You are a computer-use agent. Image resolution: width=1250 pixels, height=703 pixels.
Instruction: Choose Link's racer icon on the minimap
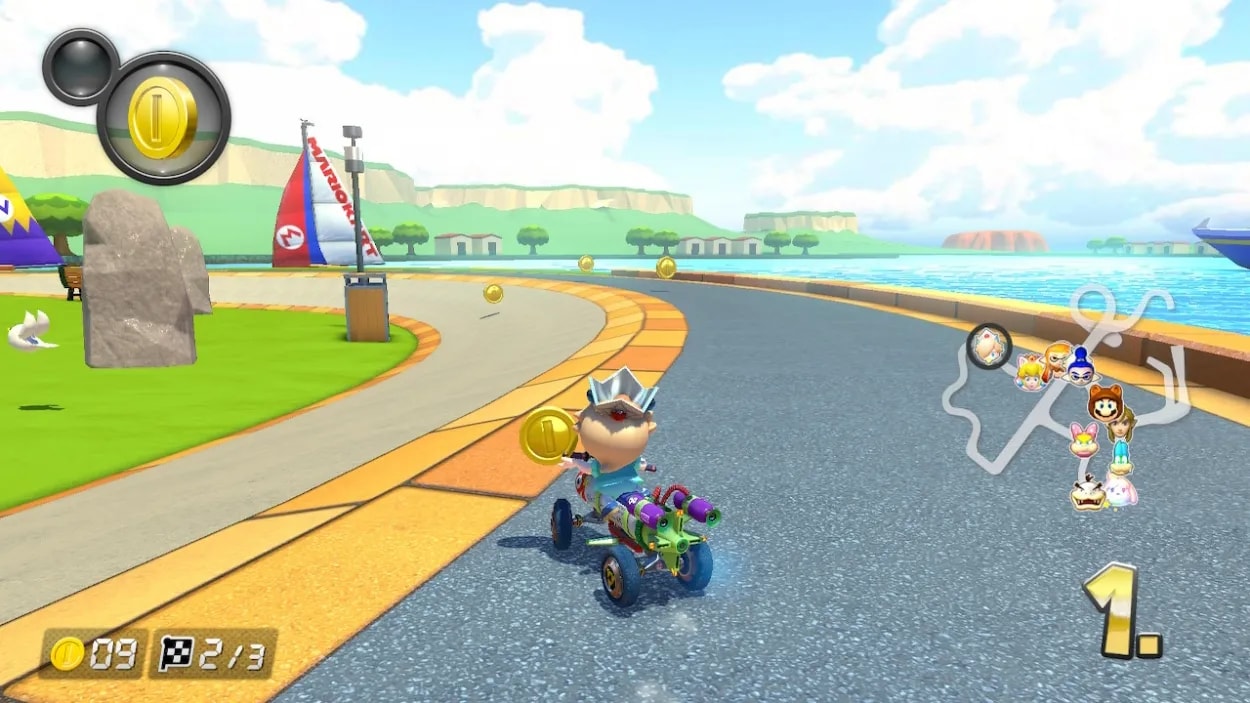point(1121,425)
